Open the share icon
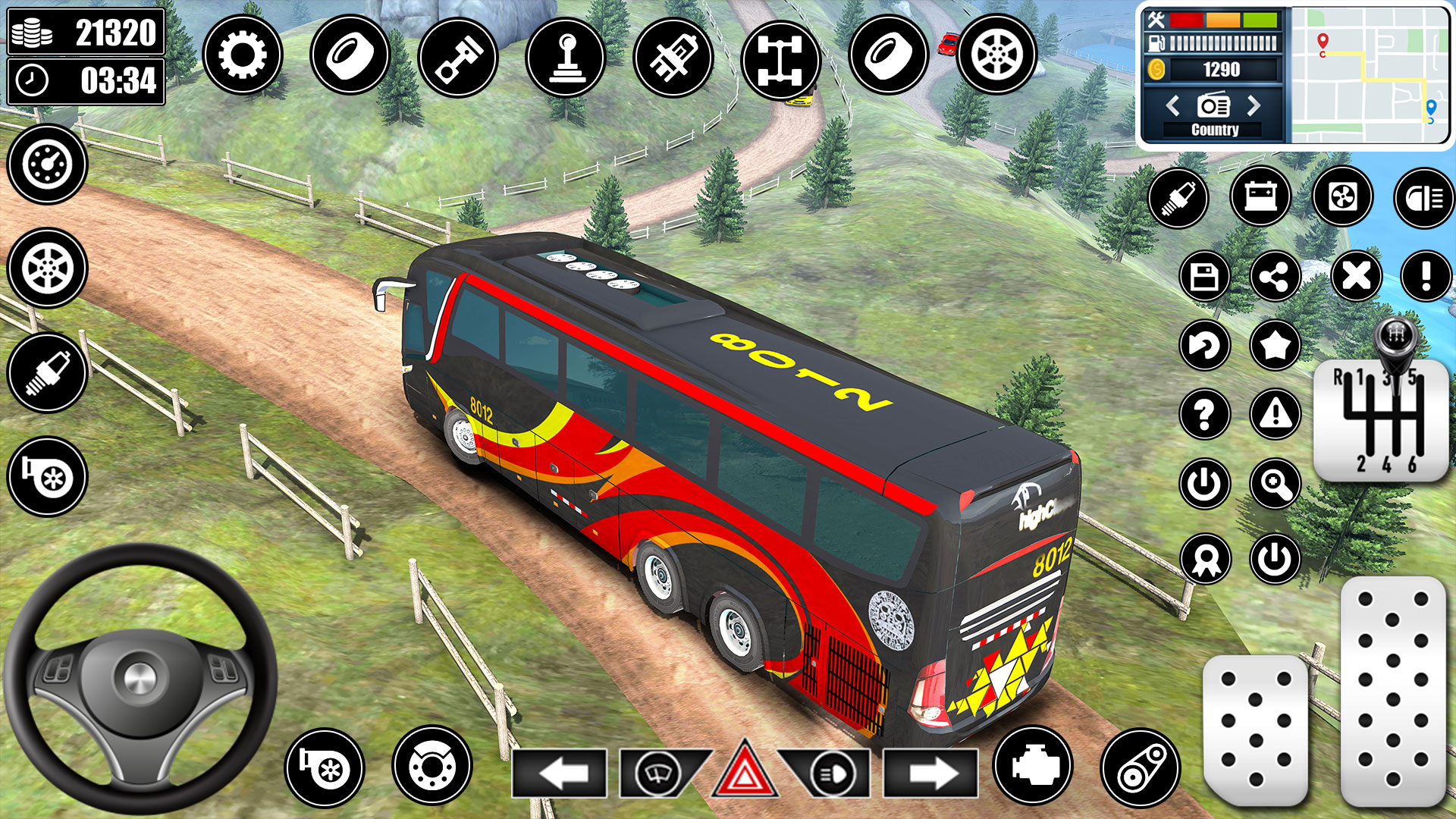Viewport: 1456px width, 819px height. point(1276,275)
